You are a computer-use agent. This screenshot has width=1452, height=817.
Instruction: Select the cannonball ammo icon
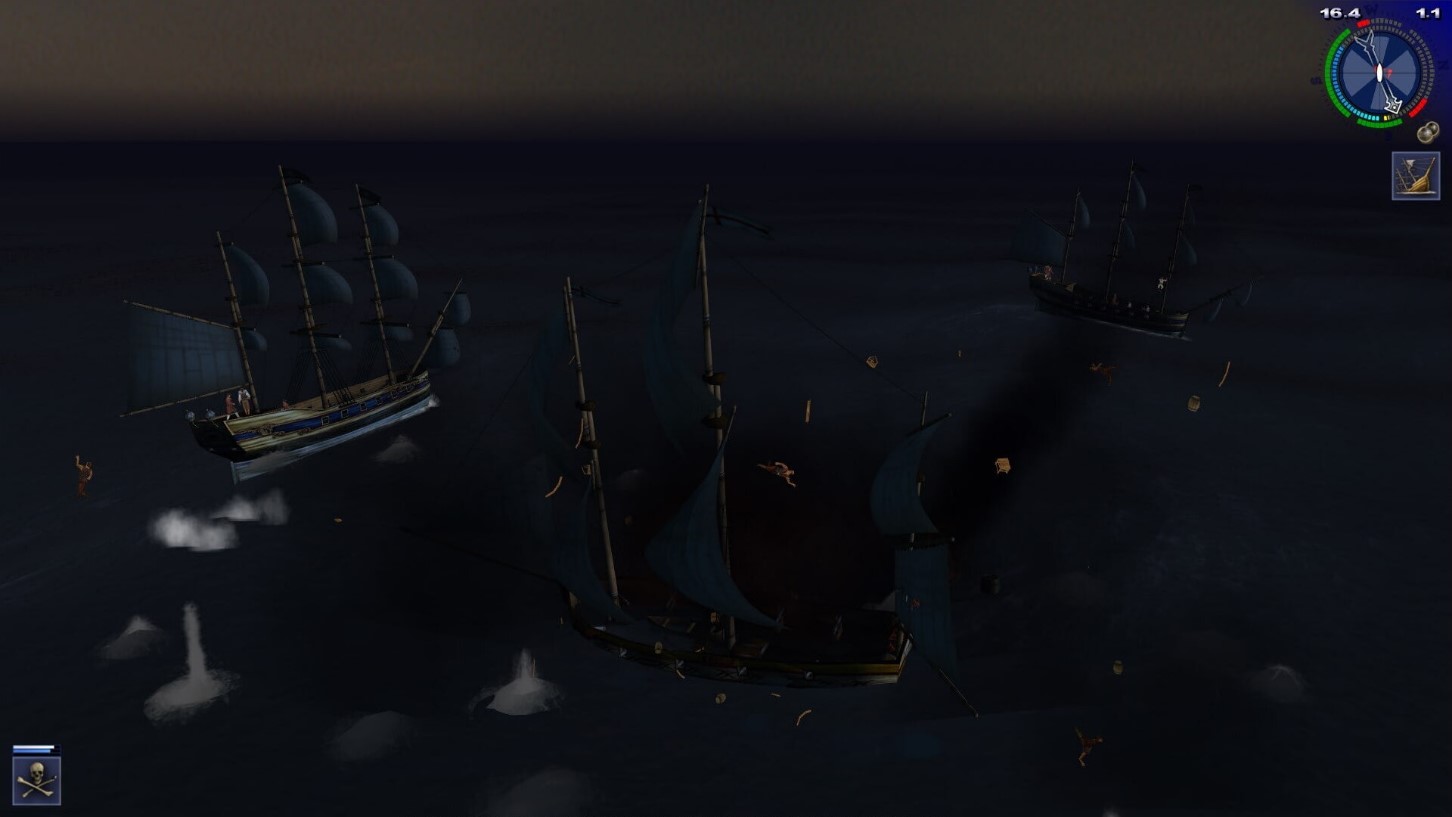pyautogui.click(x=1427, y=132)
